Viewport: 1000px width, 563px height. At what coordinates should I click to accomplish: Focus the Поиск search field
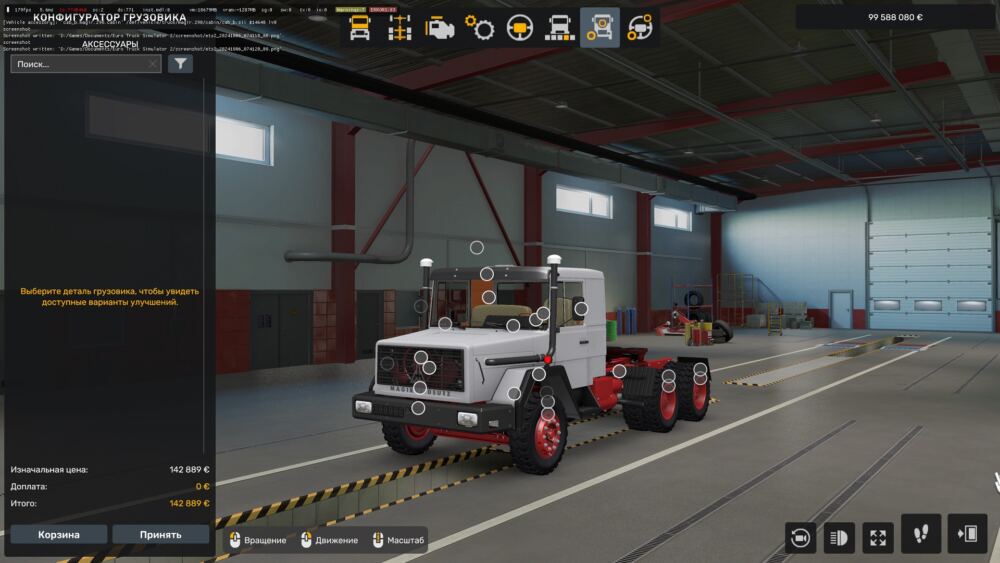84,64
